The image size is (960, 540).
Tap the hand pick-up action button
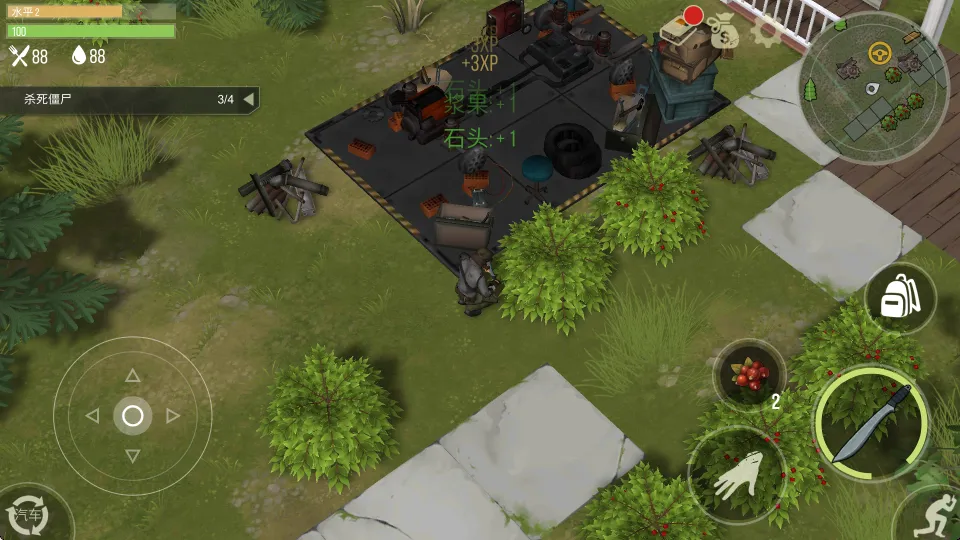(737, 476)
